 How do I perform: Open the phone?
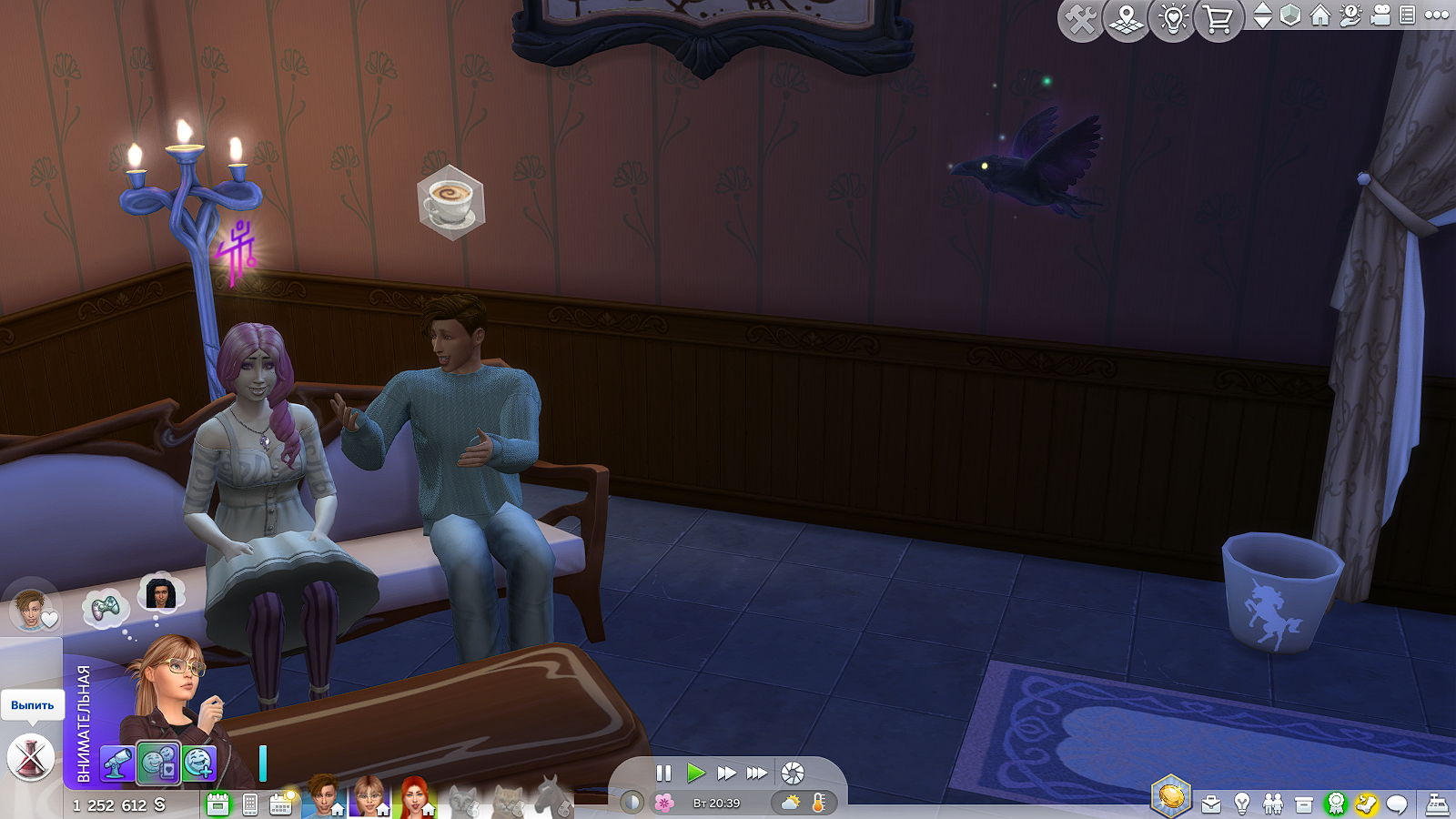tap(250, 804)
